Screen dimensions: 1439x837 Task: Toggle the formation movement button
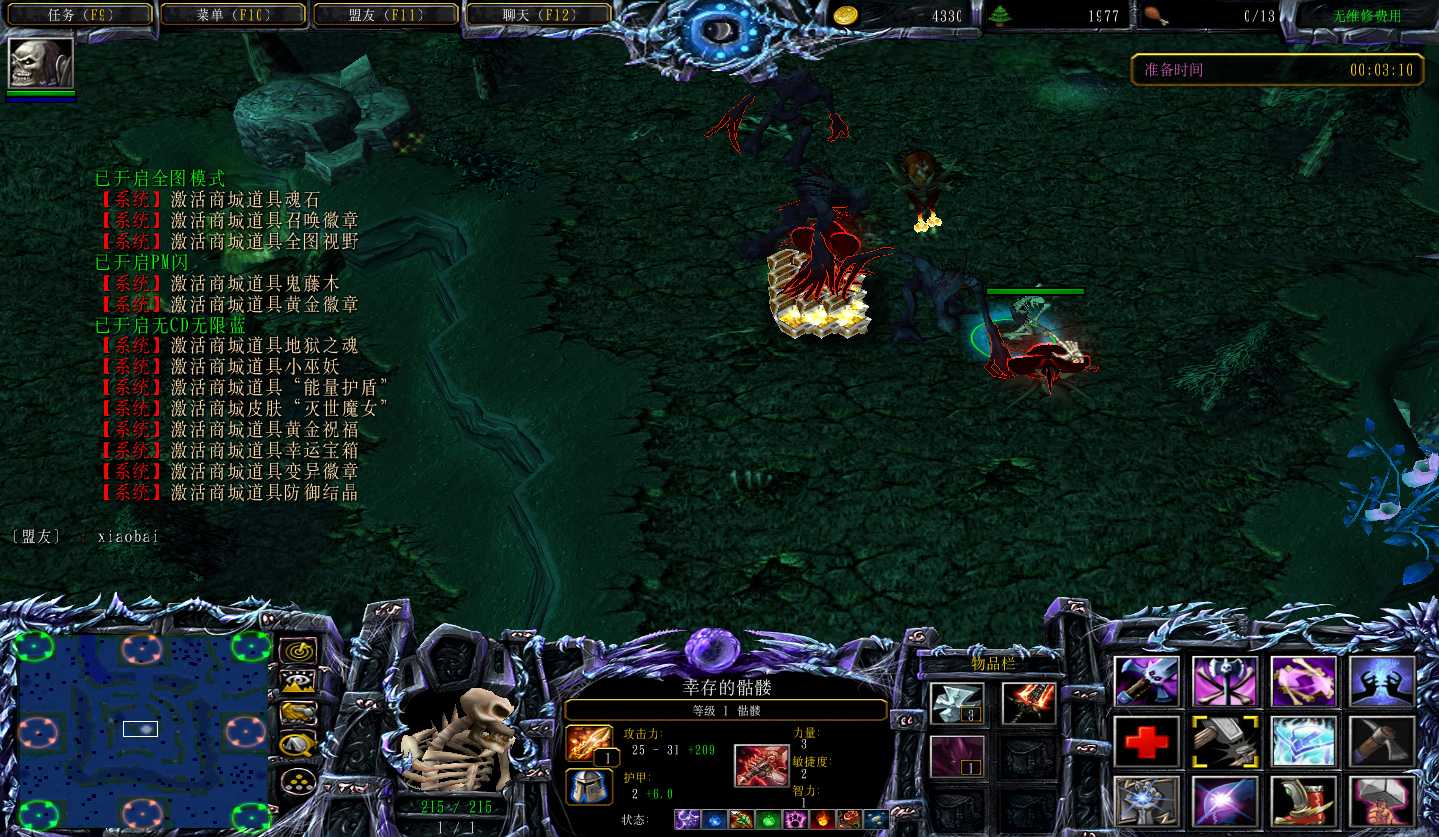coord(297,779)
